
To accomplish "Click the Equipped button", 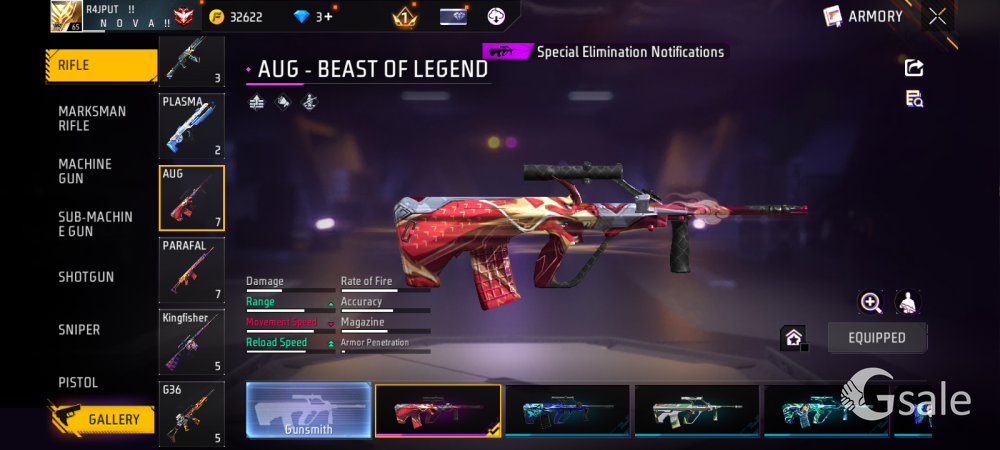I will coord(876,338).
